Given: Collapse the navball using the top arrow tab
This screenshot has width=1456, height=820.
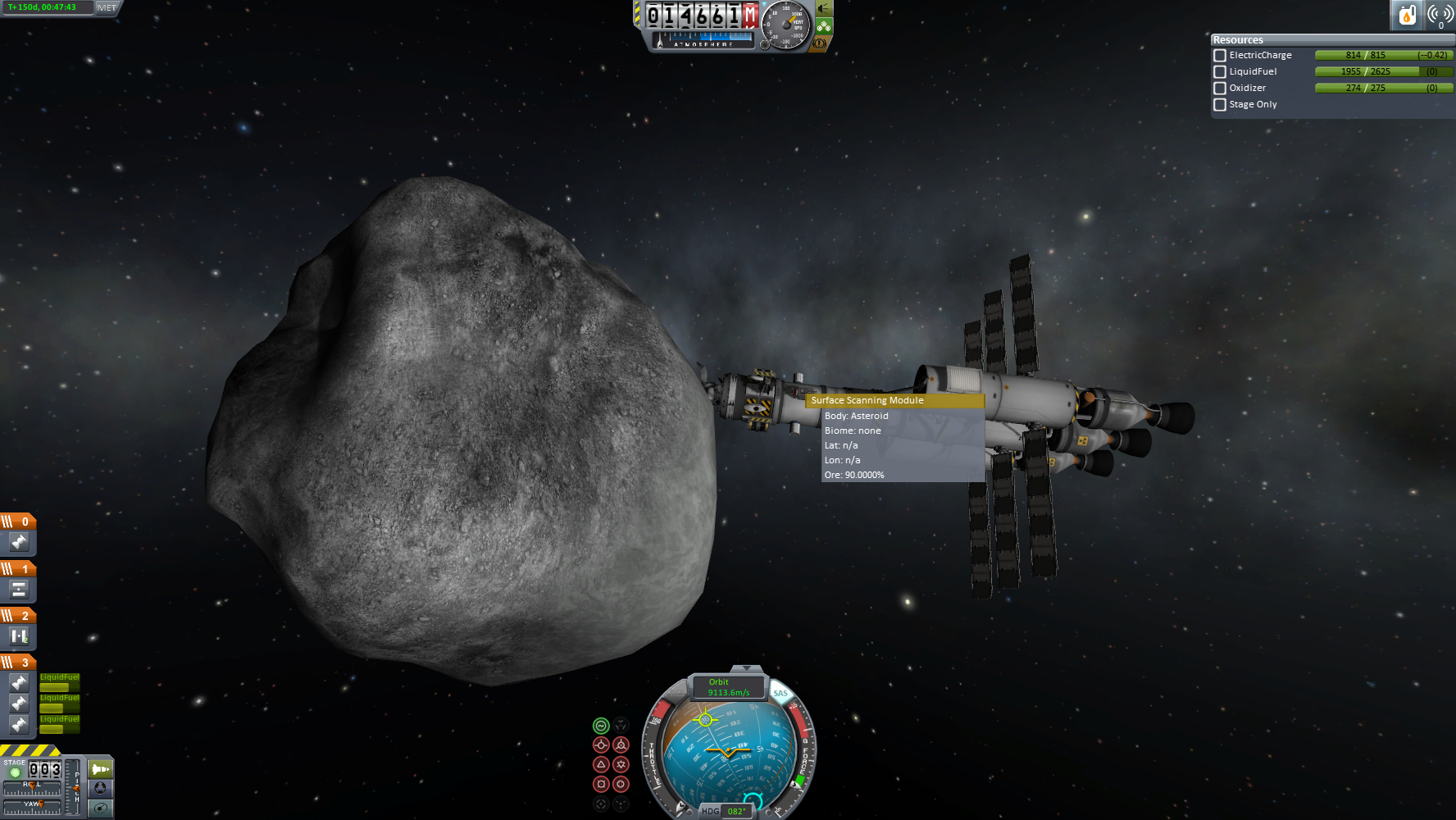Looking at the screenshot, I should click(x=746, y=669).
